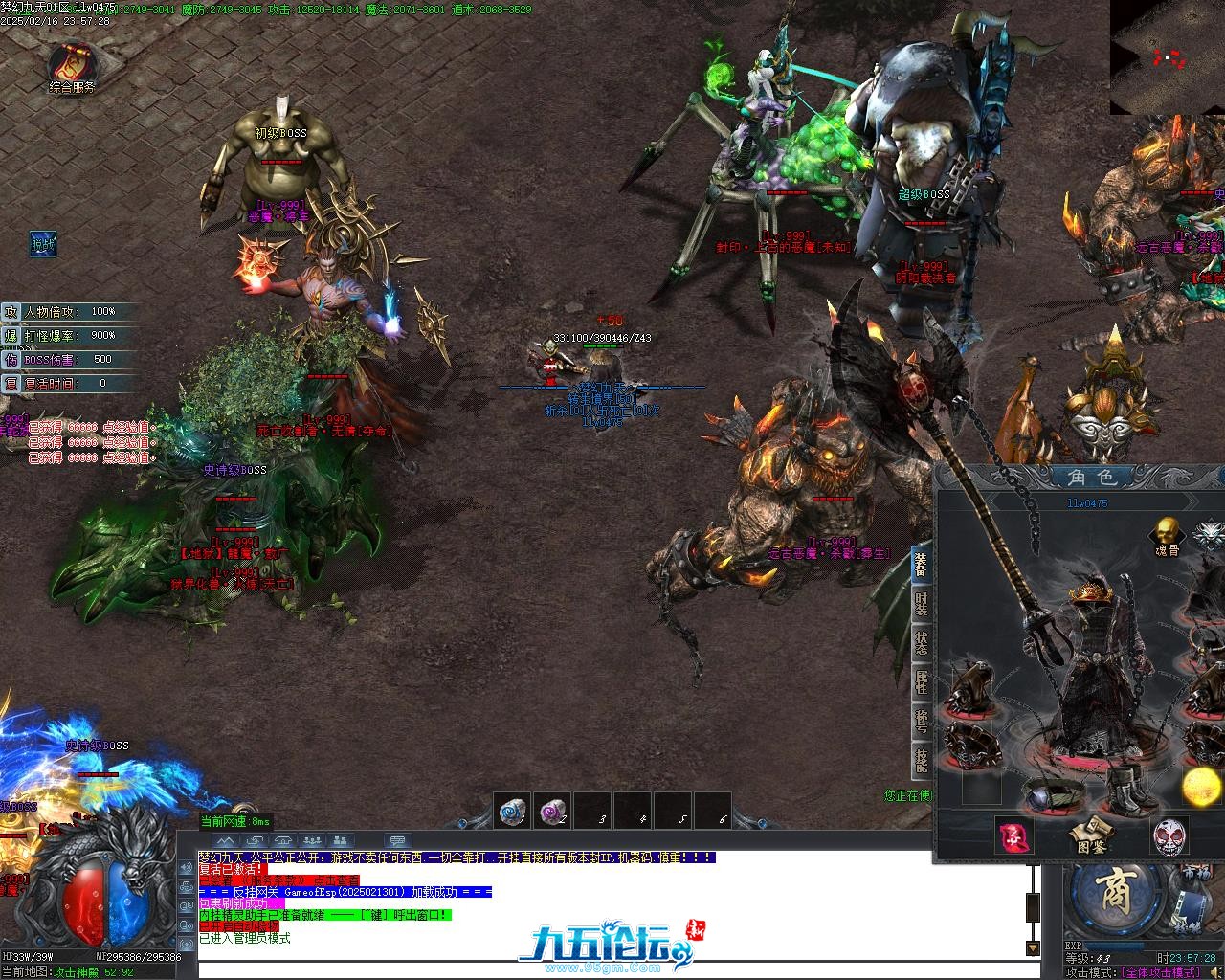Use the blue swirl stone in hotbar slot 1
1225x980 pixels.
[513, 812]
